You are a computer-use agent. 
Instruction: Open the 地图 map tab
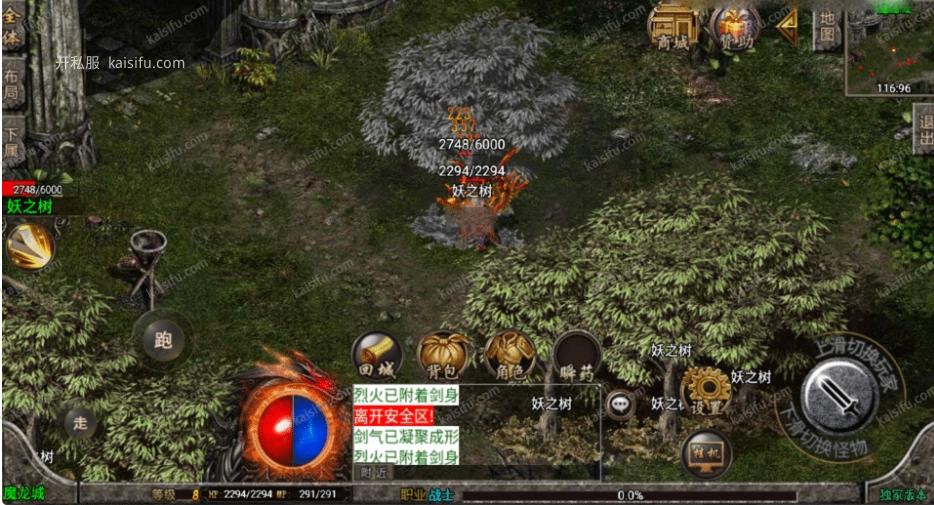tap(826, 27)
